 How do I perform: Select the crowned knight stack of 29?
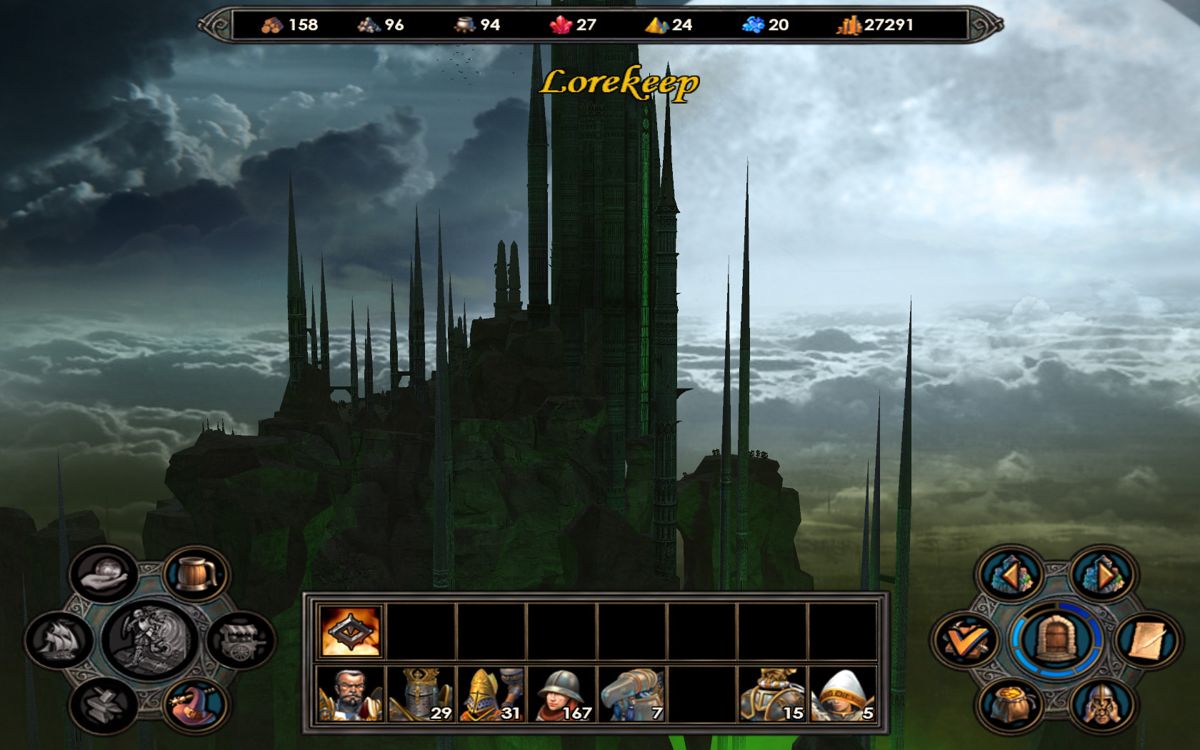pos(420,694)
